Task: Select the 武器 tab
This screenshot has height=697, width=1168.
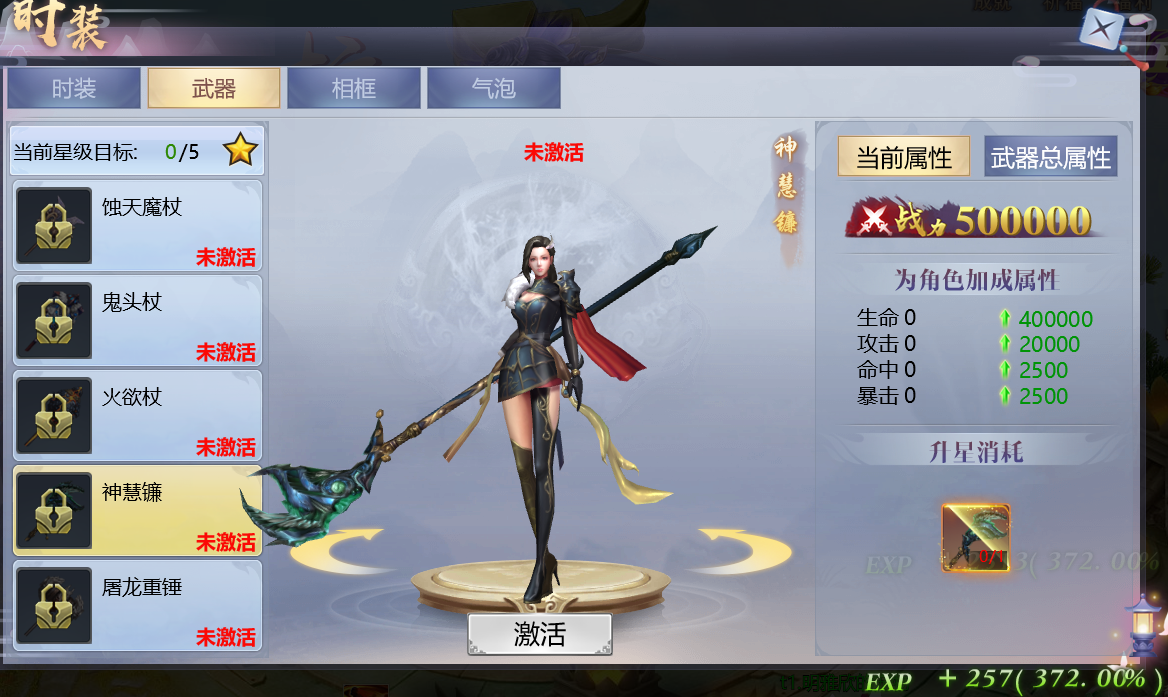Action: pos(214,88)
